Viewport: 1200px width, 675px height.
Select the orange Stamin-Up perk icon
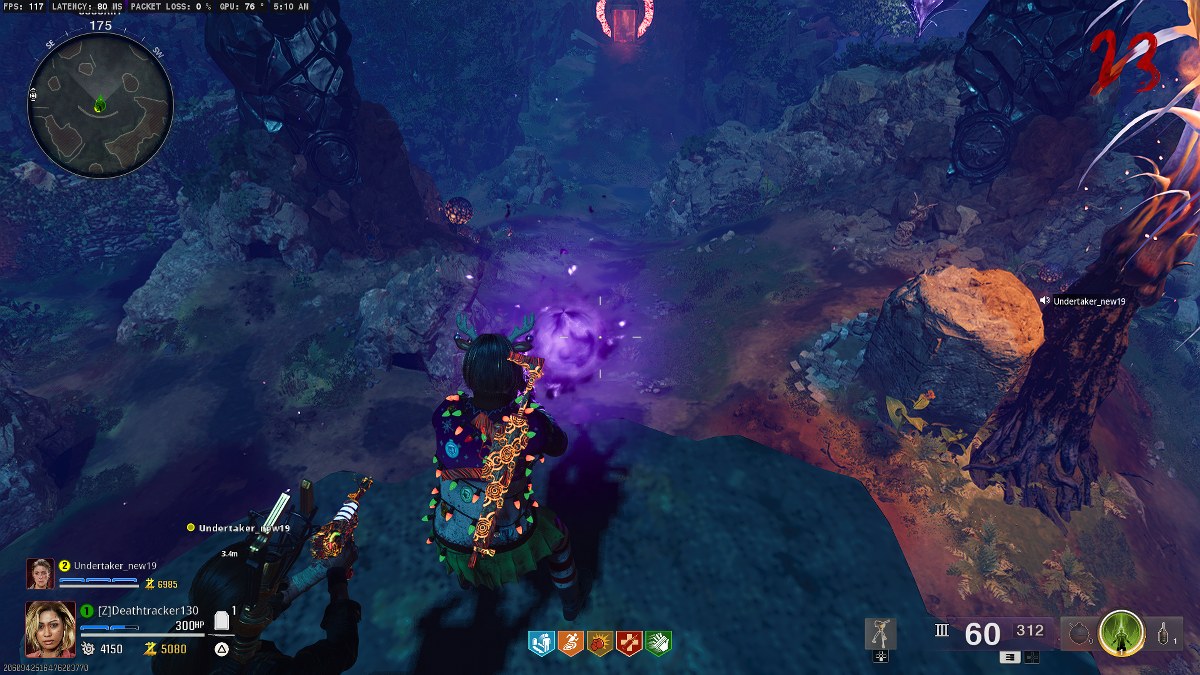[x=570, y=643]
